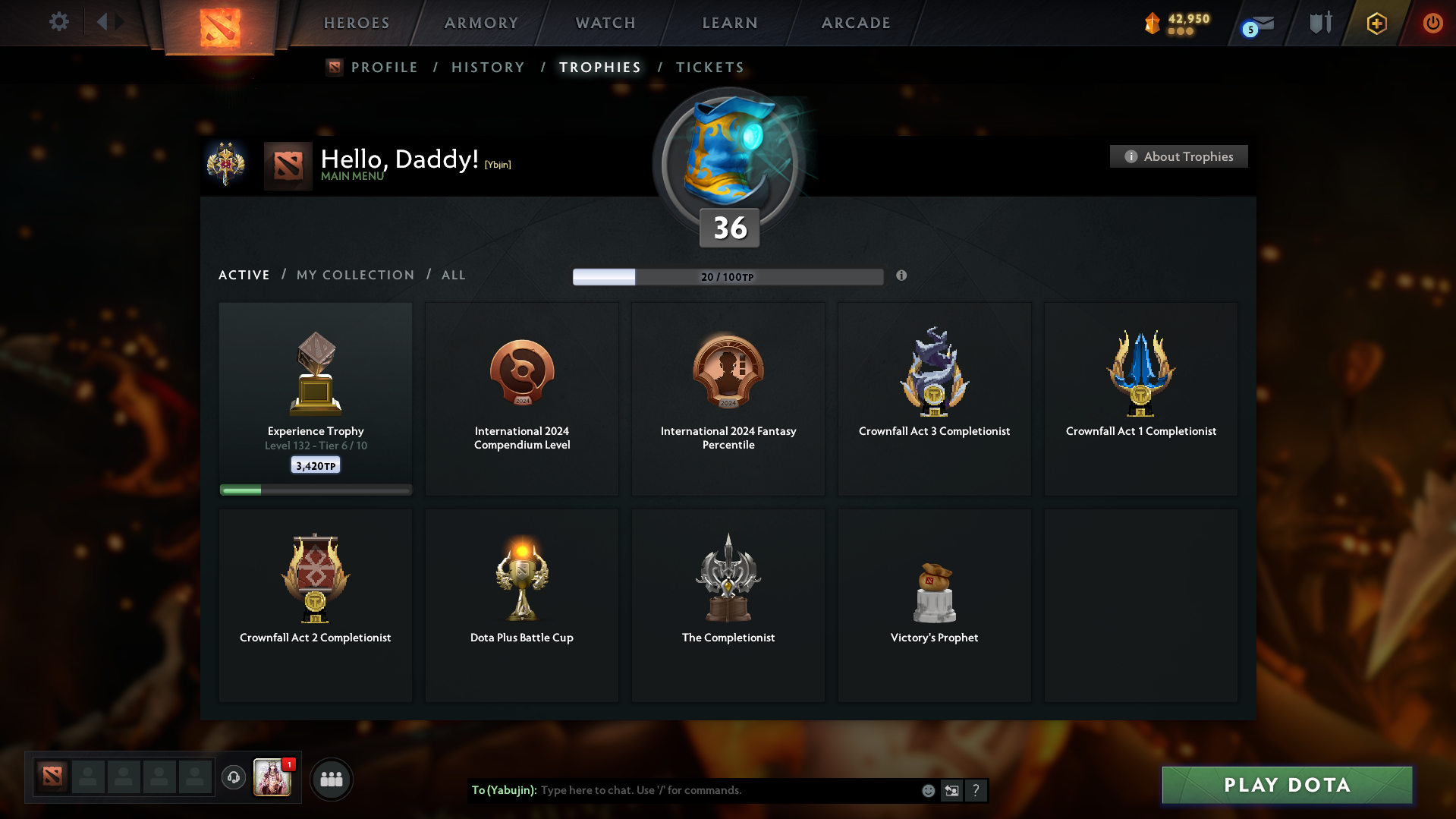This screenshot has width=1456, height=819.
Task: Open Dota Plus subscription via gold plus icon
Action: point(1376,23)
